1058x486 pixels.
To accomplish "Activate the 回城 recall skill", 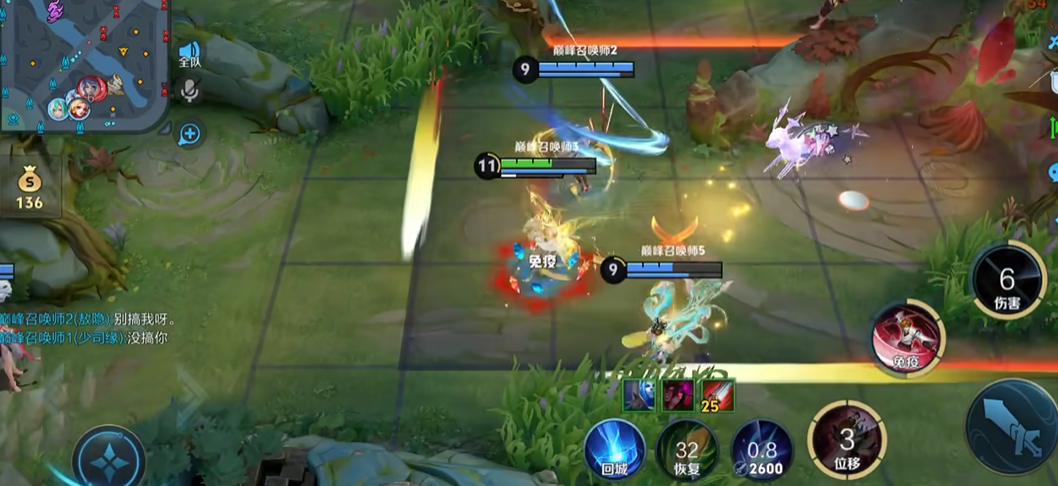I will click(614, 450).
